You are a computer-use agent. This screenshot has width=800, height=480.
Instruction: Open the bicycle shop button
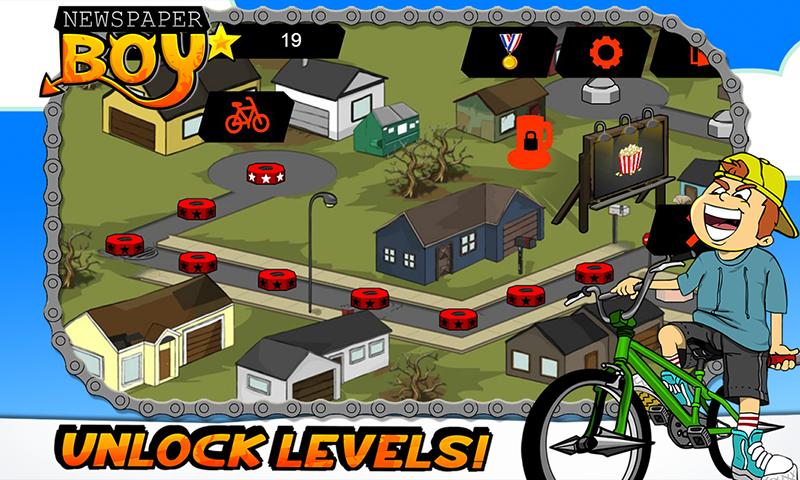(x=247, y=118)
